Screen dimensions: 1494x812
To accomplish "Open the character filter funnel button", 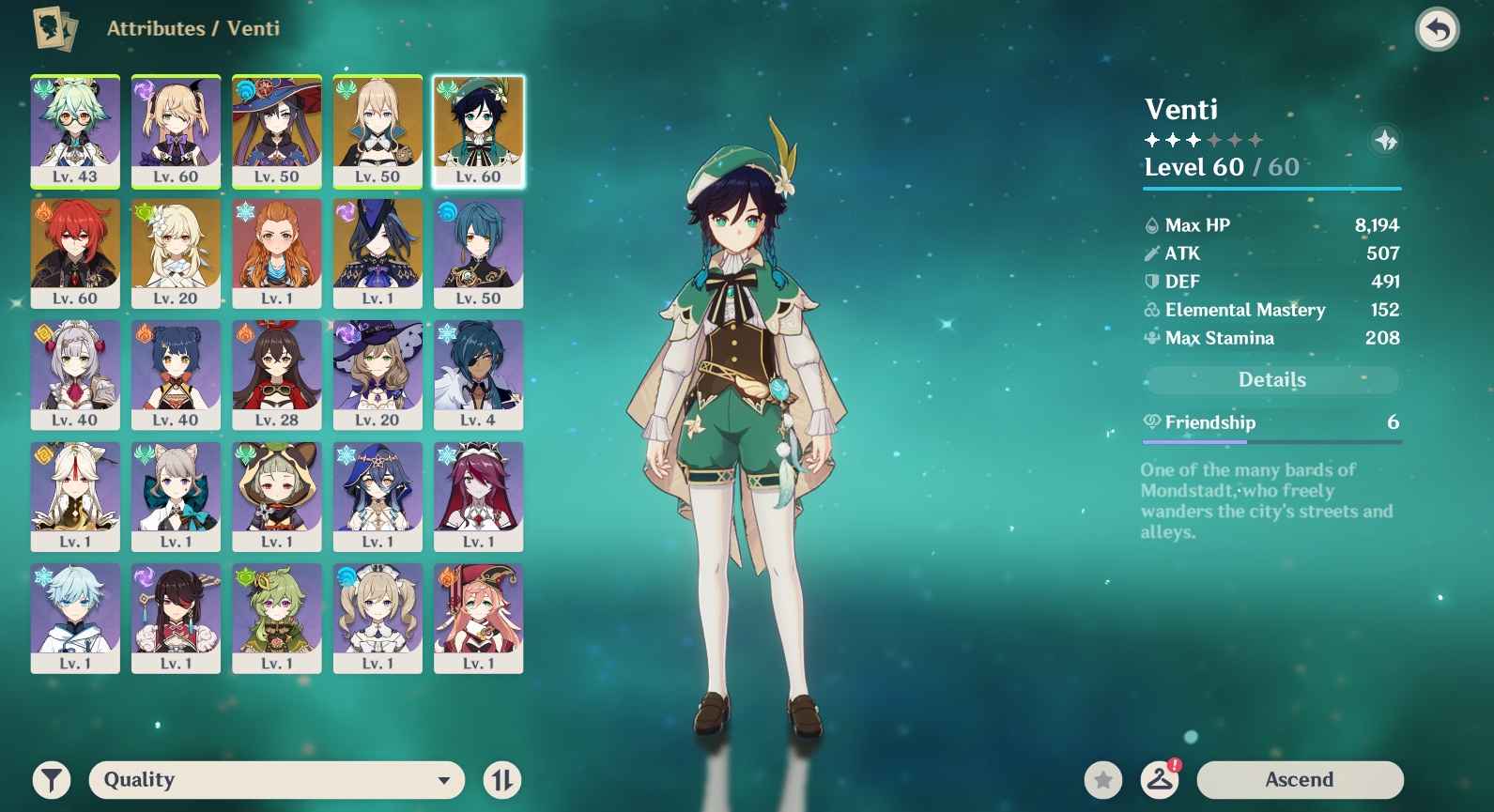I will click(x=52, y=779).
